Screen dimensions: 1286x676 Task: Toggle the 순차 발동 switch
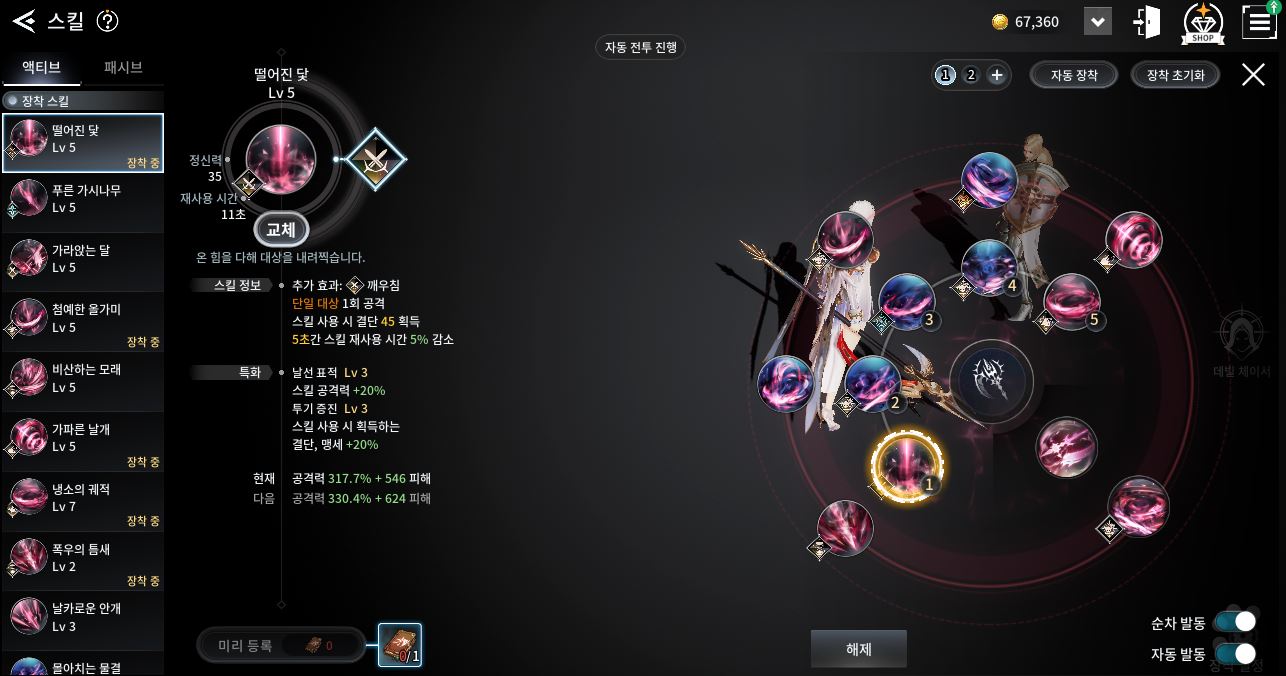click(1235, 622)
